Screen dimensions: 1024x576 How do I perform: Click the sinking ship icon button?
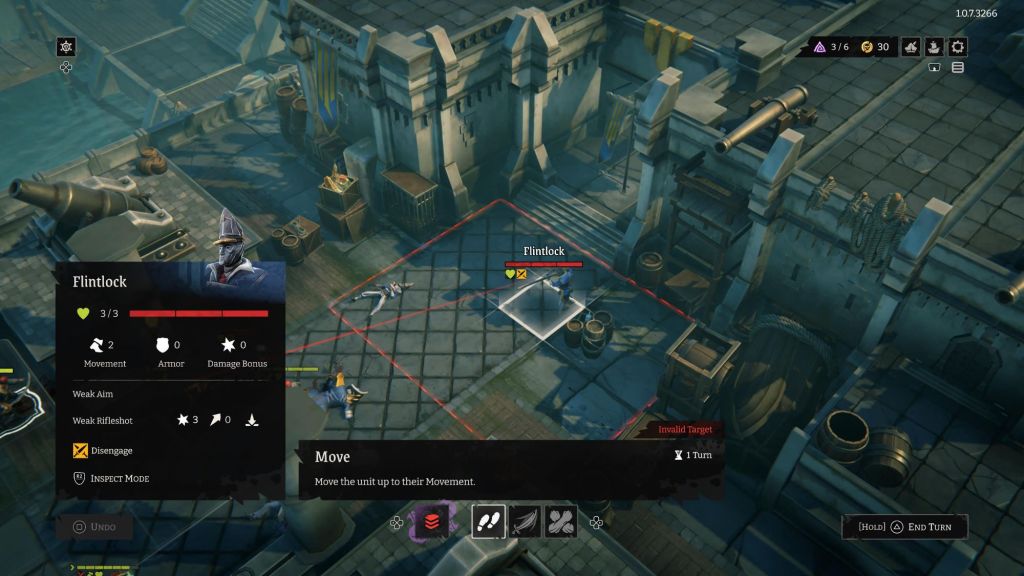[x=910, y=47]
